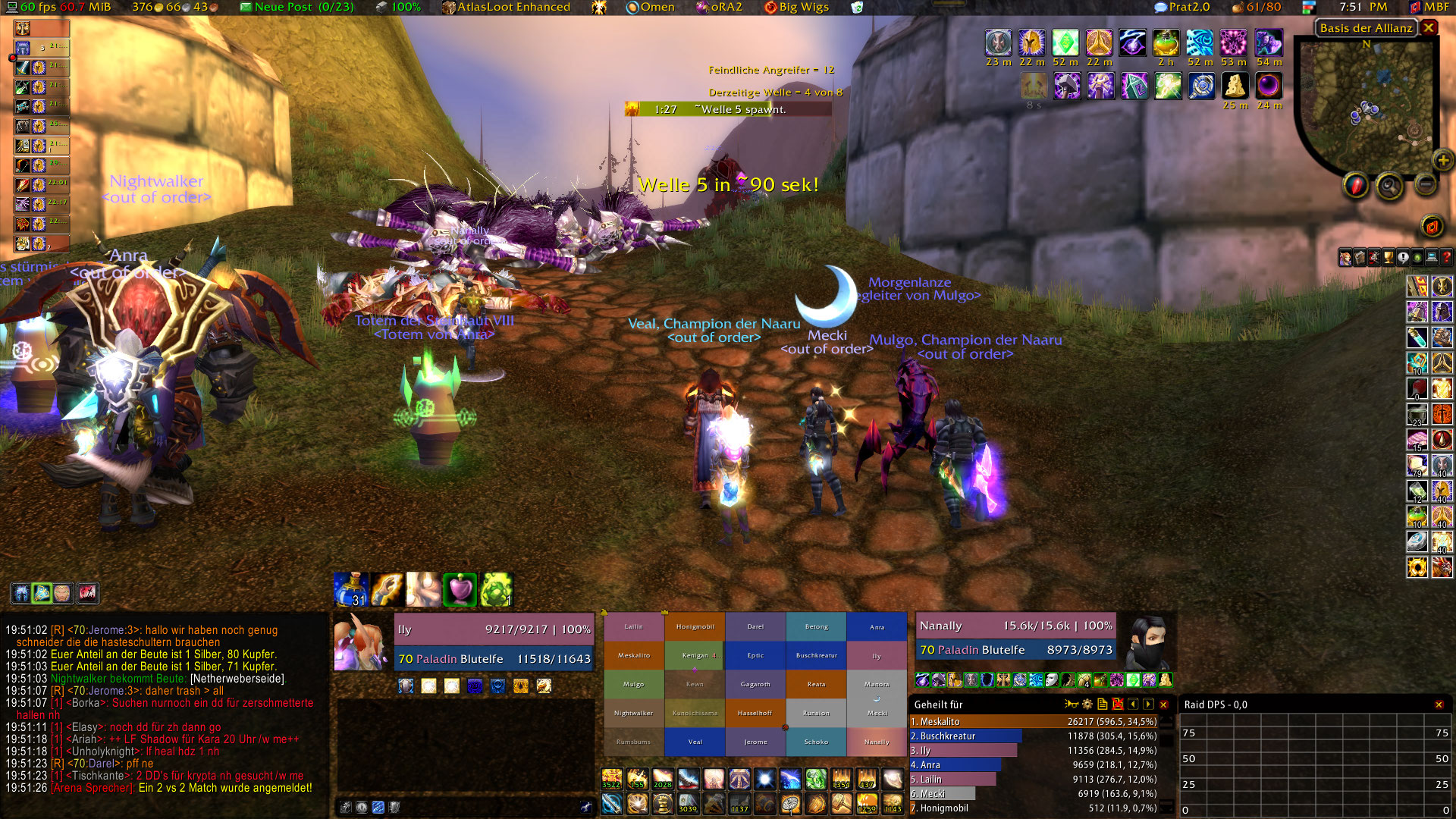Close the Geheilt für healing meter window
The width and height of the screenshot is (1456, 819).
1164,704
